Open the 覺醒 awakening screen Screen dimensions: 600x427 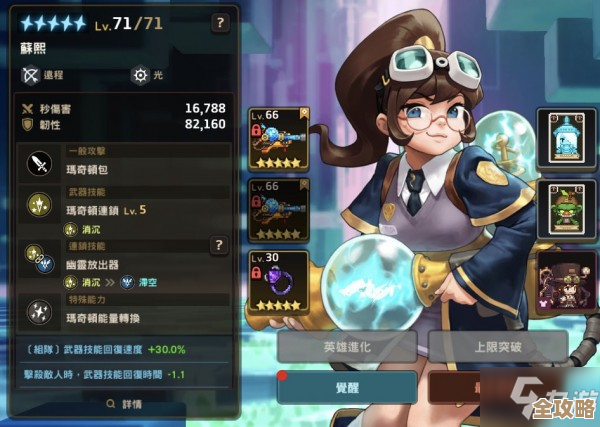[x=345, y=386]
